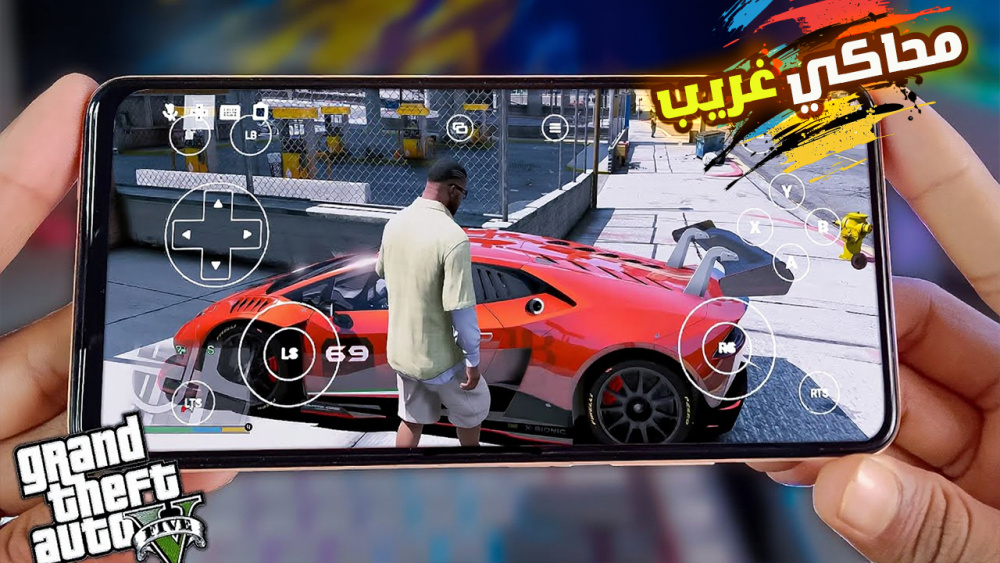Image resolution: width=1000 pixels, height=563 pixels.
Task: Tap the LTS trigger button overlay
Action: (x=192, y=403)
